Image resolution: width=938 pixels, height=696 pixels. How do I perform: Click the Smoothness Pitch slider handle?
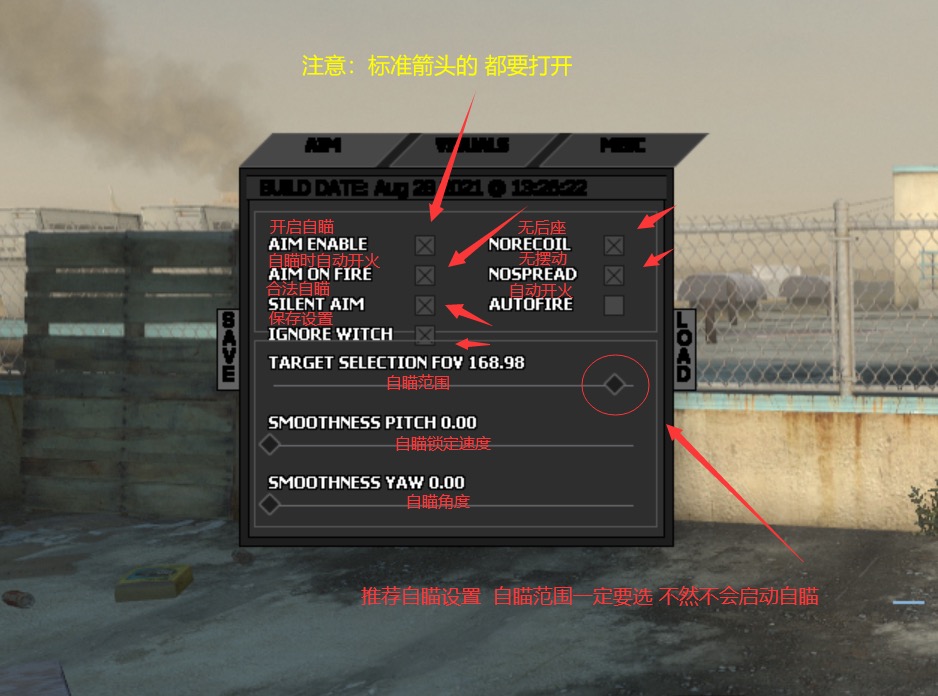pyautogui.click(x=270, y=445)
